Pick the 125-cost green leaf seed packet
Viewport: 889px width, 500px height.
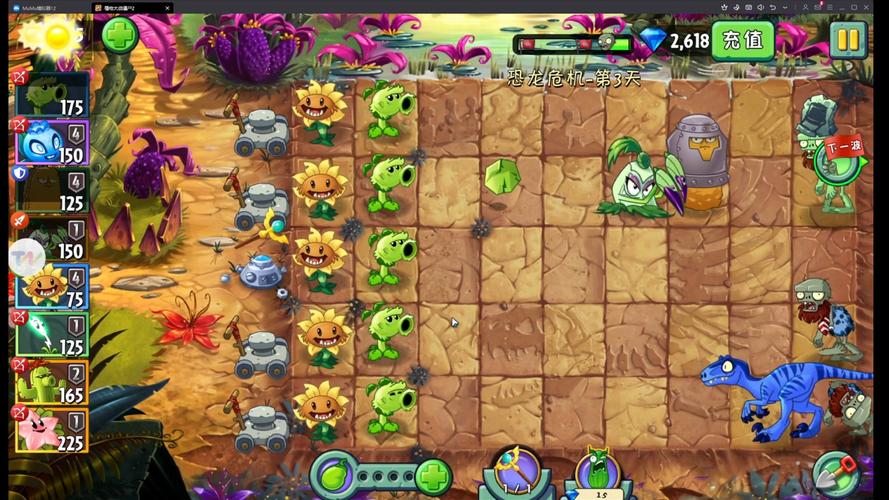tap(52, 334)
